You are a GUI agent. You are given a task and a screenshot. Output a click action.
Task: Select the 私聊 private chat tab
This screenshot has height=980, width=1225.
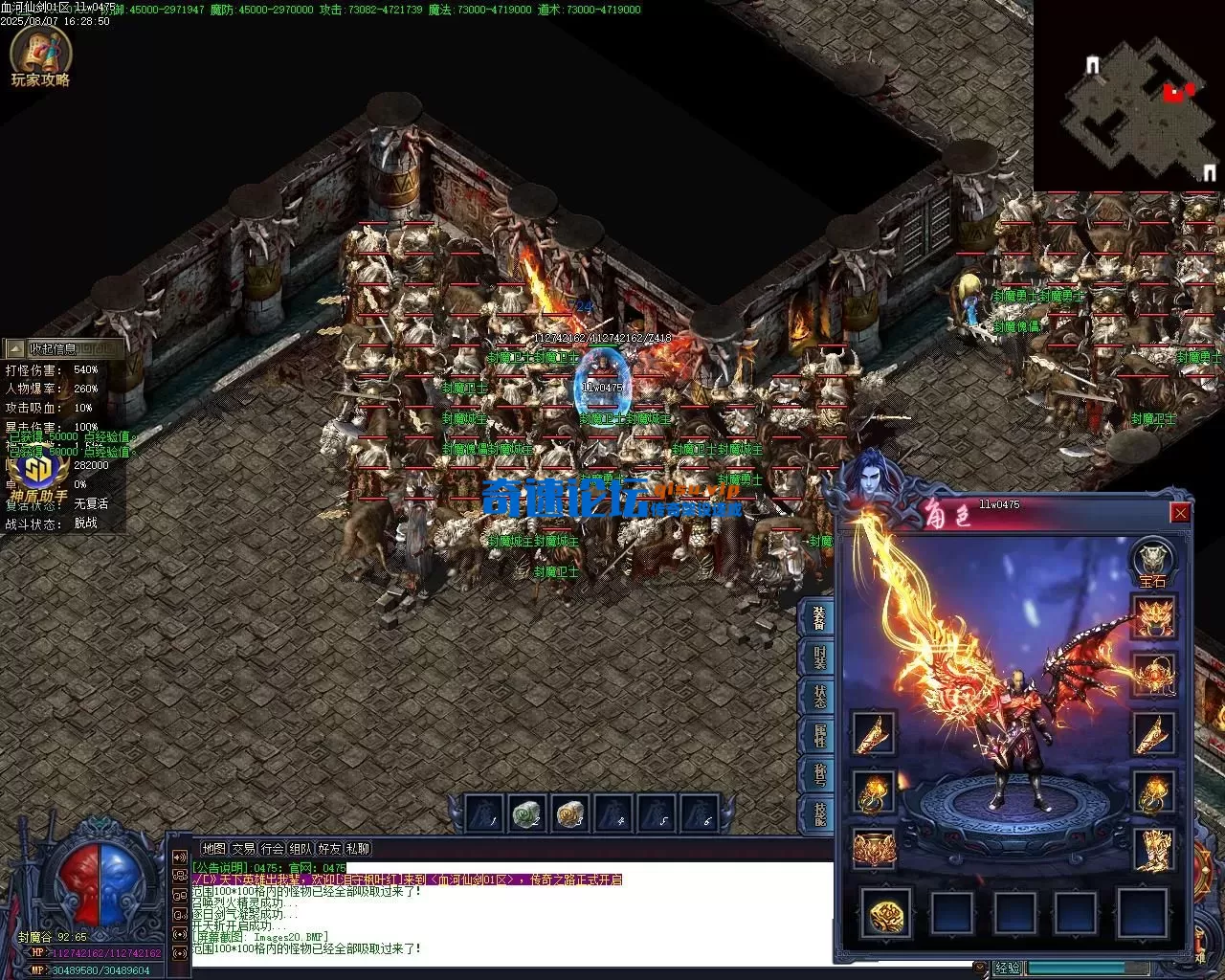358,849
